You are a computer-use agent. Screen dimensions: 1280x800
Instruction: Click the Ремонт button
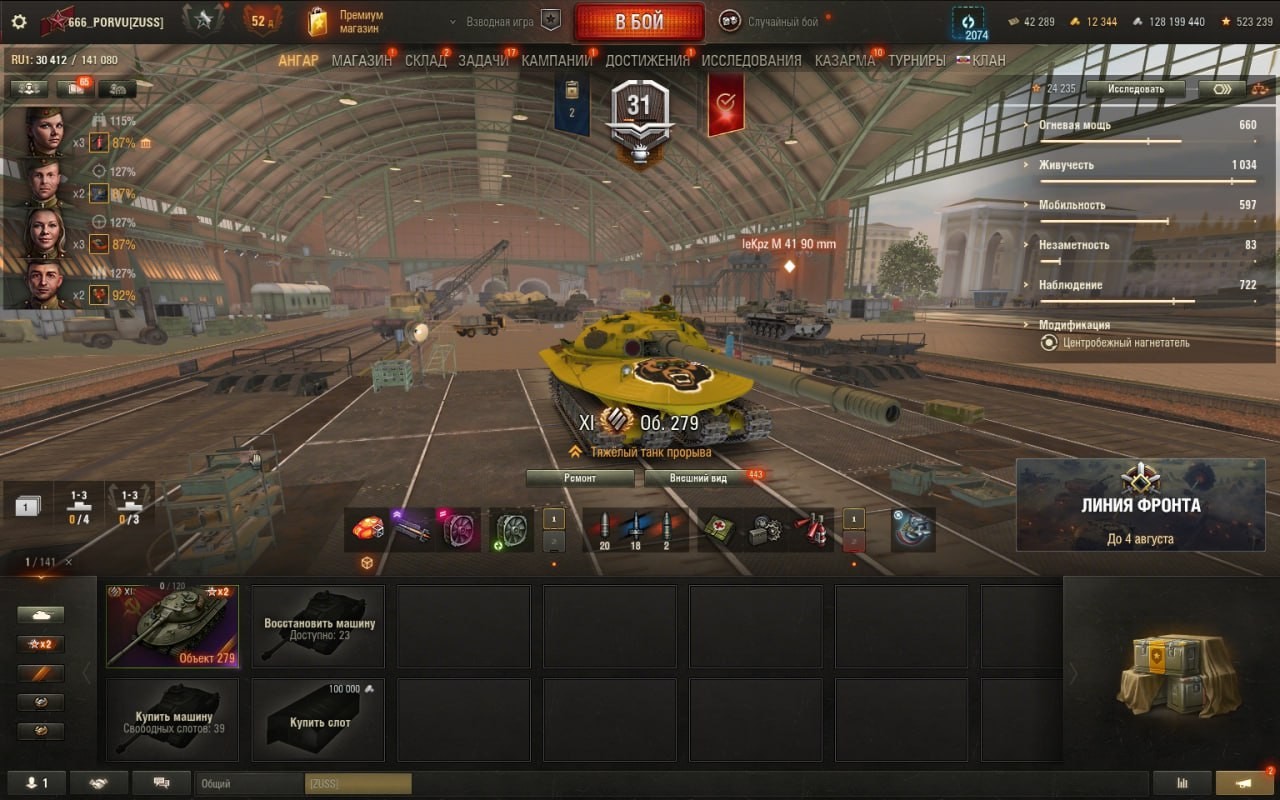click(580, 478)
